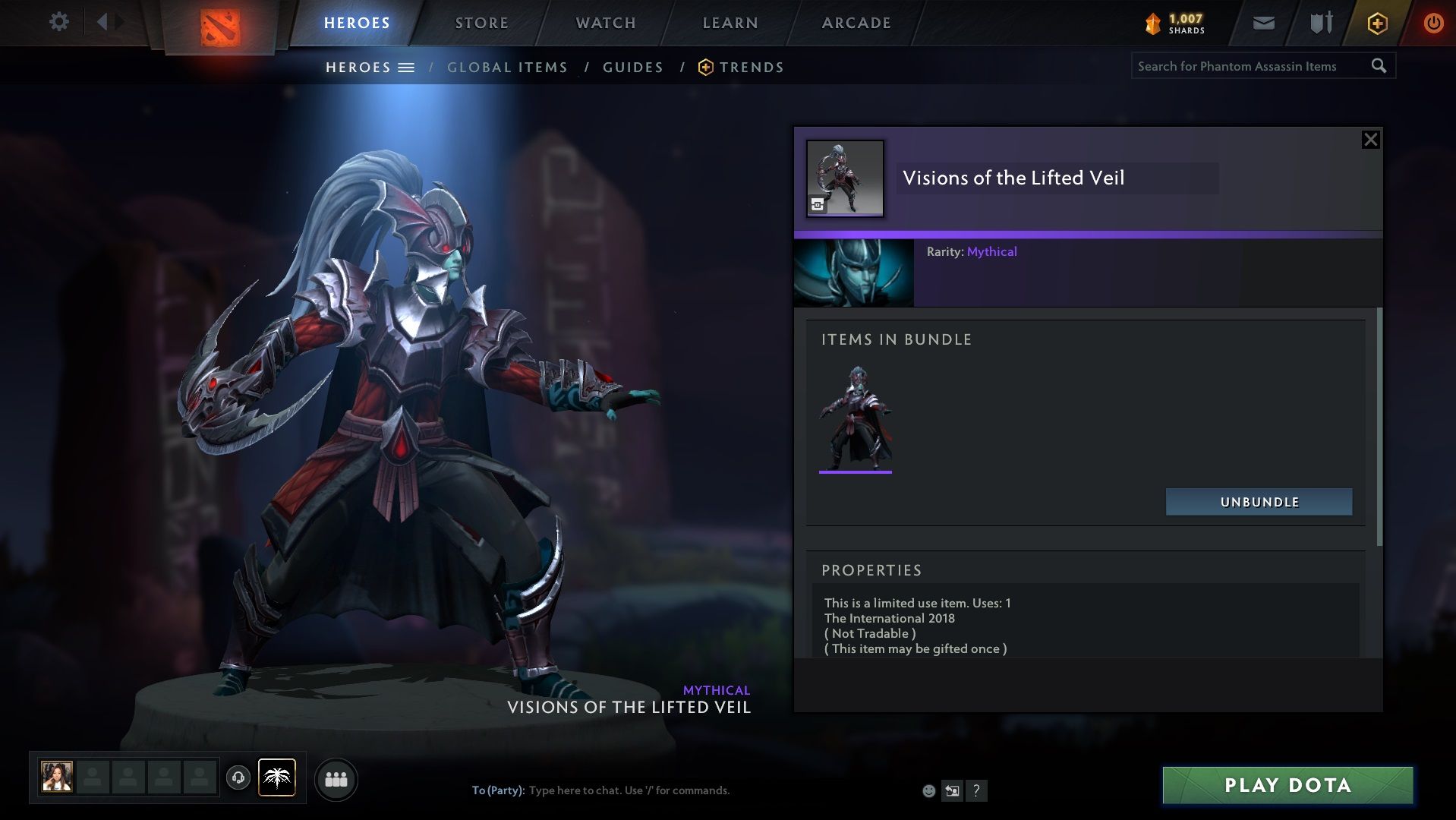Open the Watch tab
The width and height of the screenshot is (1456, 820).
click(605, 23)
